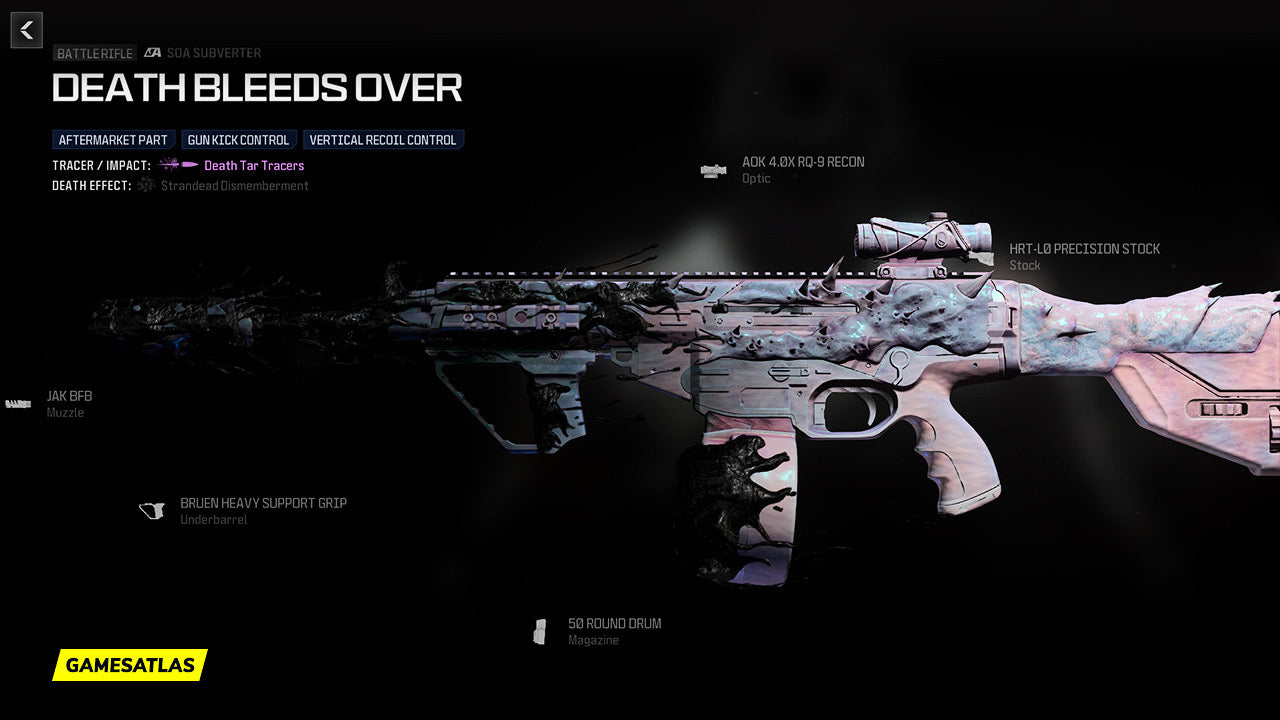Click the Gun Kick Control tag
The image size is (1280, 720).
pyautogui.click(x=238, y=140)
